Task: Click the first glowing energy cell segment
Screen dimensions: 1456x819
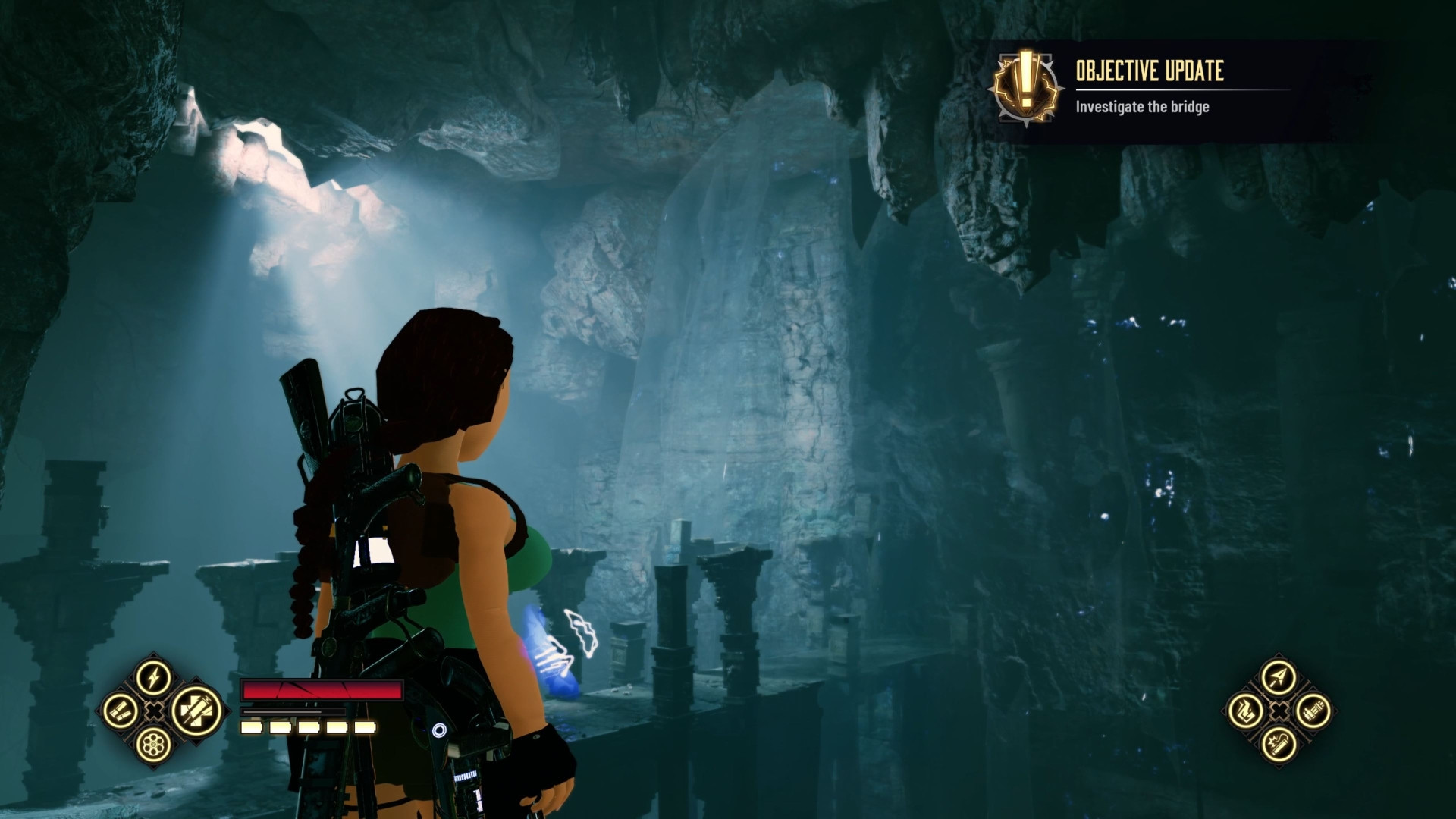Action: (x=251, y=727)
